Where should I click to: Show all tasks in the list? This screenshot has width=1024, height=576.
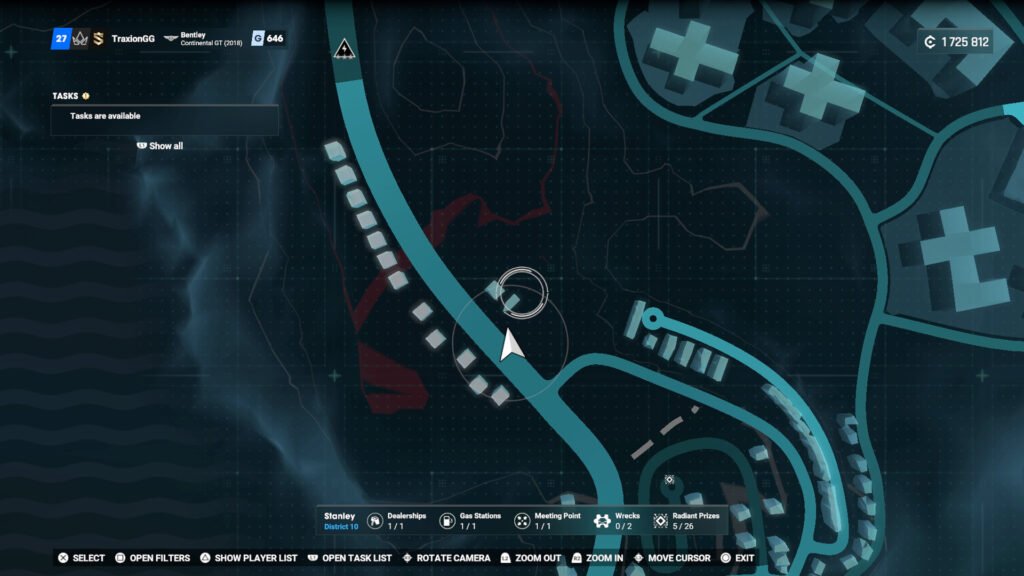pos(160,146)
